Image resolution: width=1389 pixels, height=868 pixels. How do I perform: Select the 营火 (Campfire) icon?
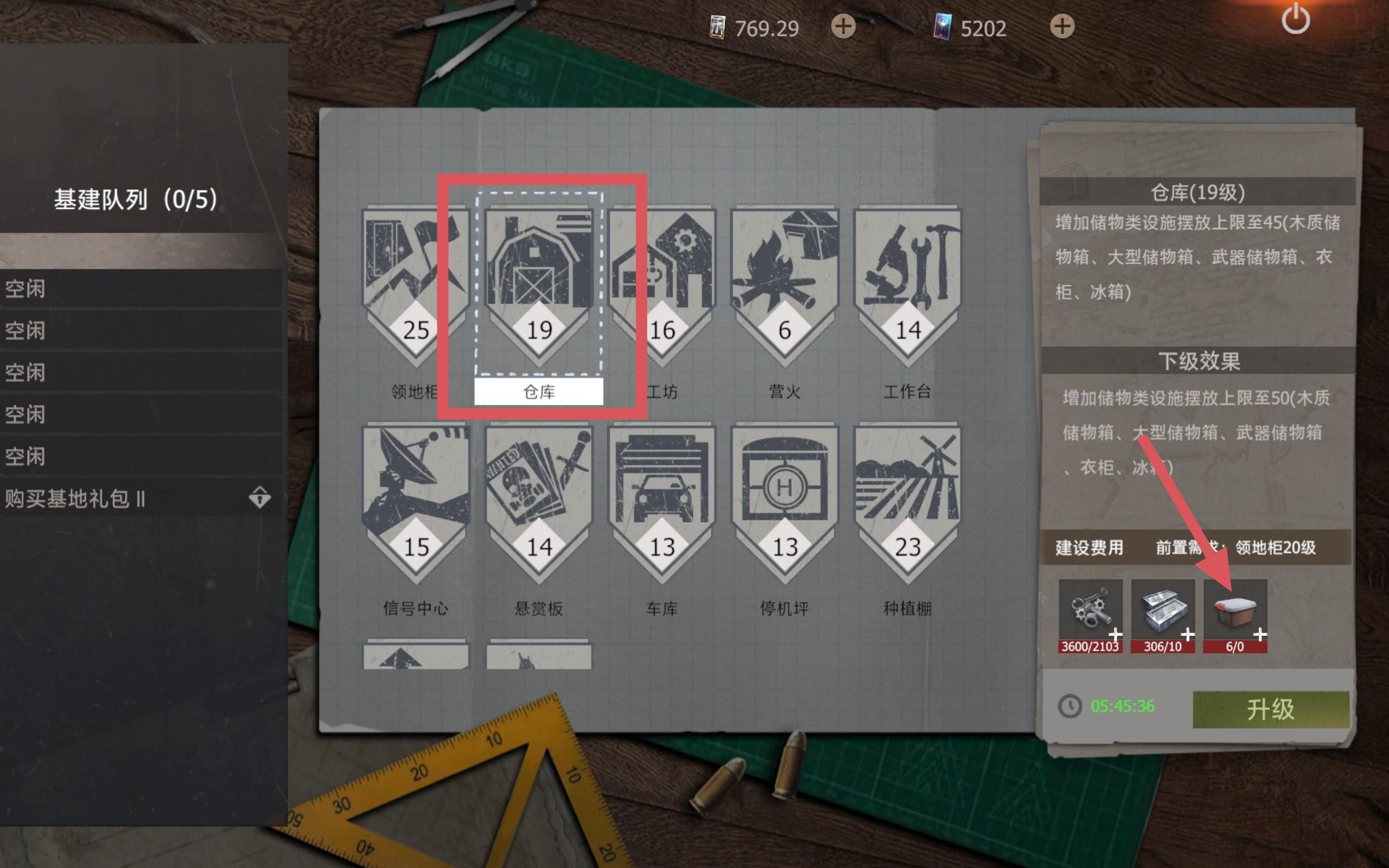click(x=783, y=270)
